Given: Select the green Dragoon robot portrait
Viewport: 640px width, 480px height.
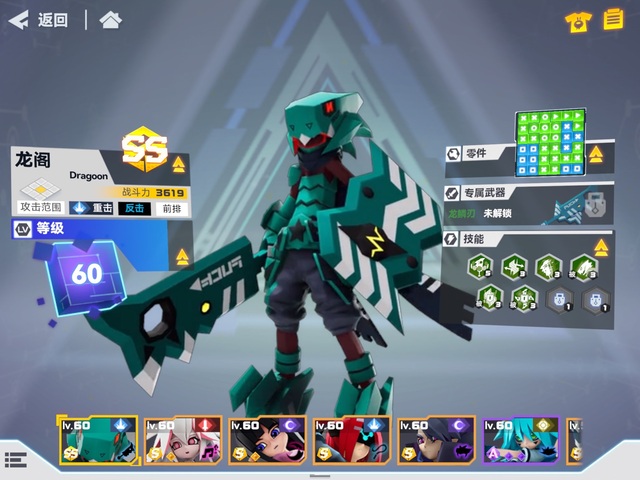Looking at the screenshot, I should pyautogui.click(x=97, y=441).
